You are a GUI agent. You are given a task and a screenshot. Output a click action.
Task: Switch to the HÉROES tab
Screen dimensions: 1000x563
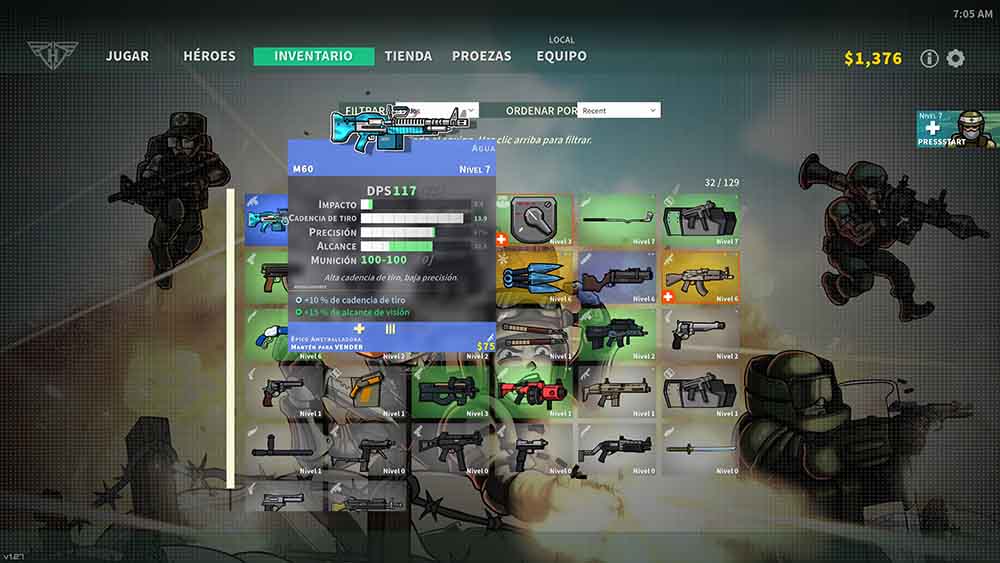pyautogui.click(x=209, y=56)
